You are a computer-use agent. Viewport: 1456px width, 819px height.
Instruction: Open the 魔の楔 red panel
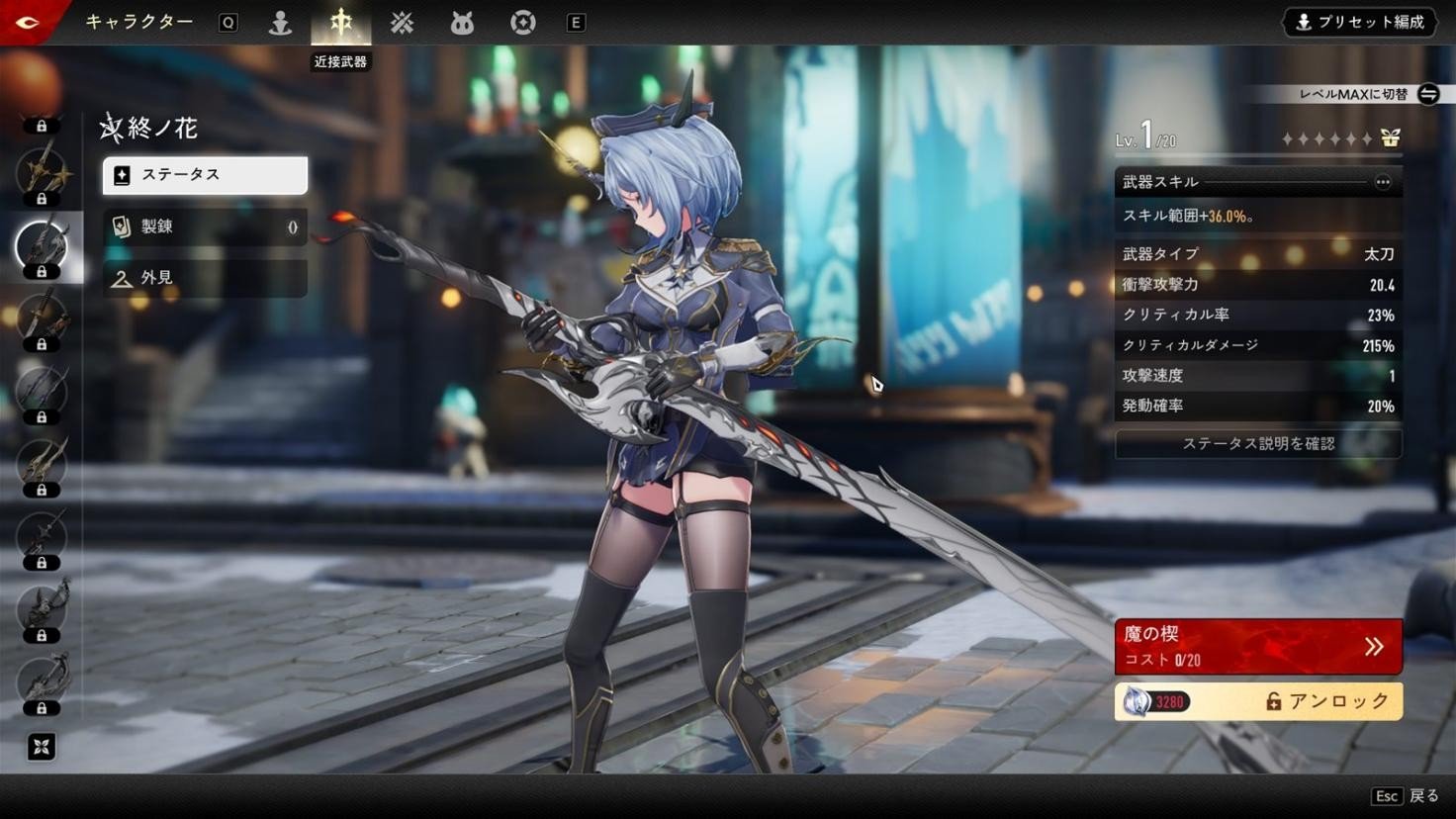click(1258, 646)
